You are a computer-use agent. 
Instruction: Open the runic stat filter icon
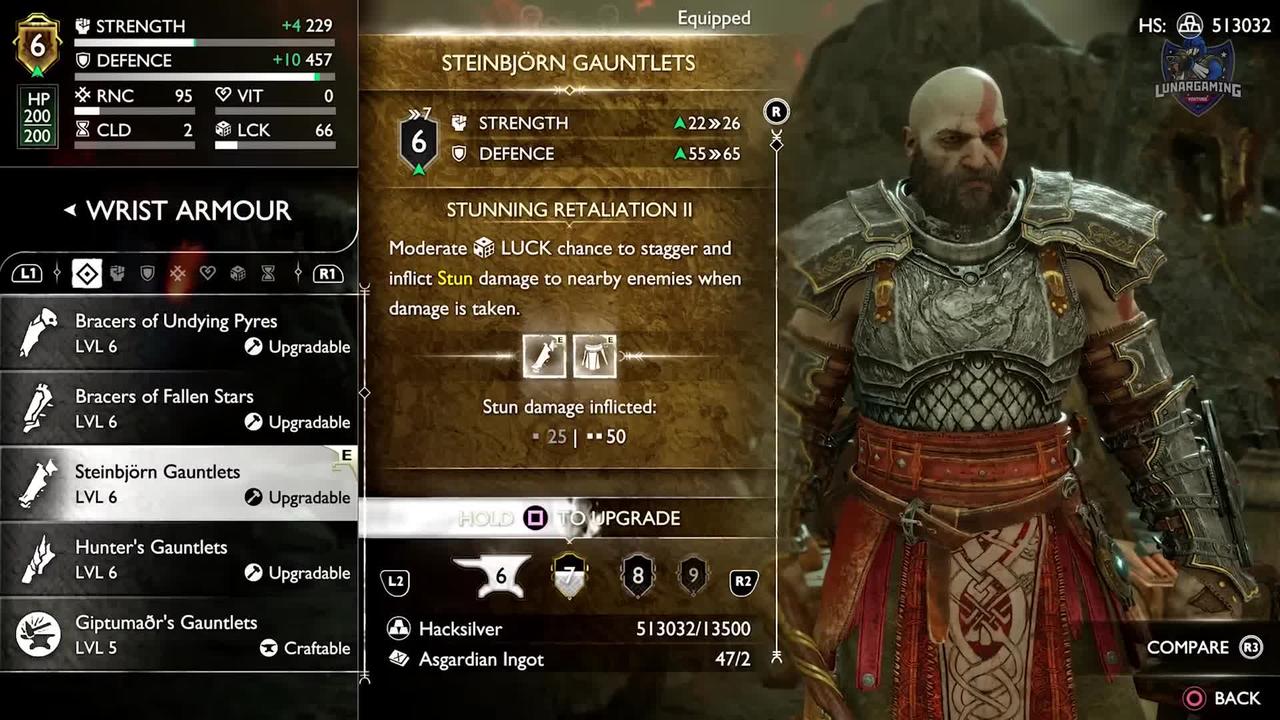click(176, 272)
